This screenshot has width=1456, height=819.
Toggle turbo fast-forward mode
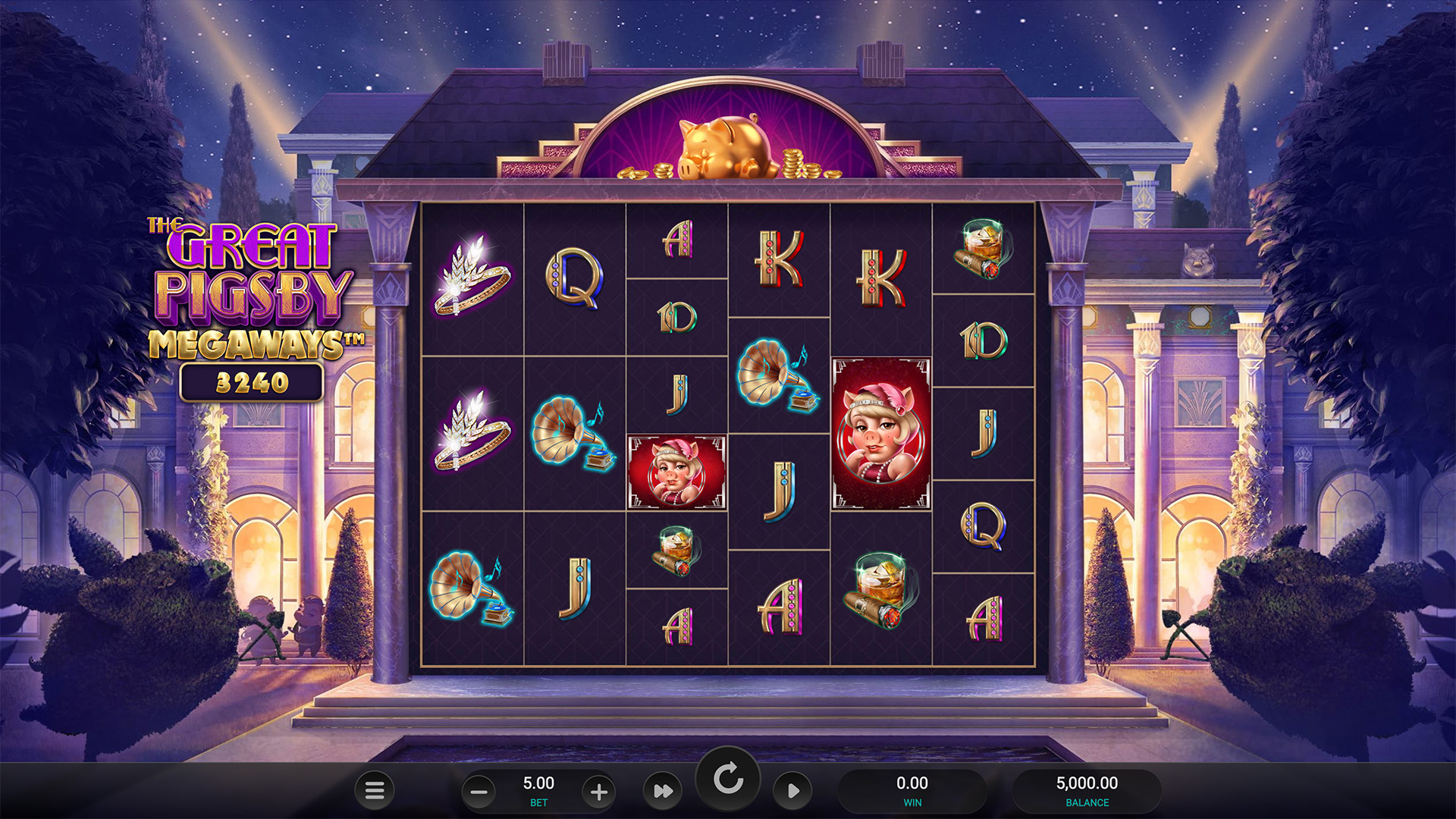point(663,792)
